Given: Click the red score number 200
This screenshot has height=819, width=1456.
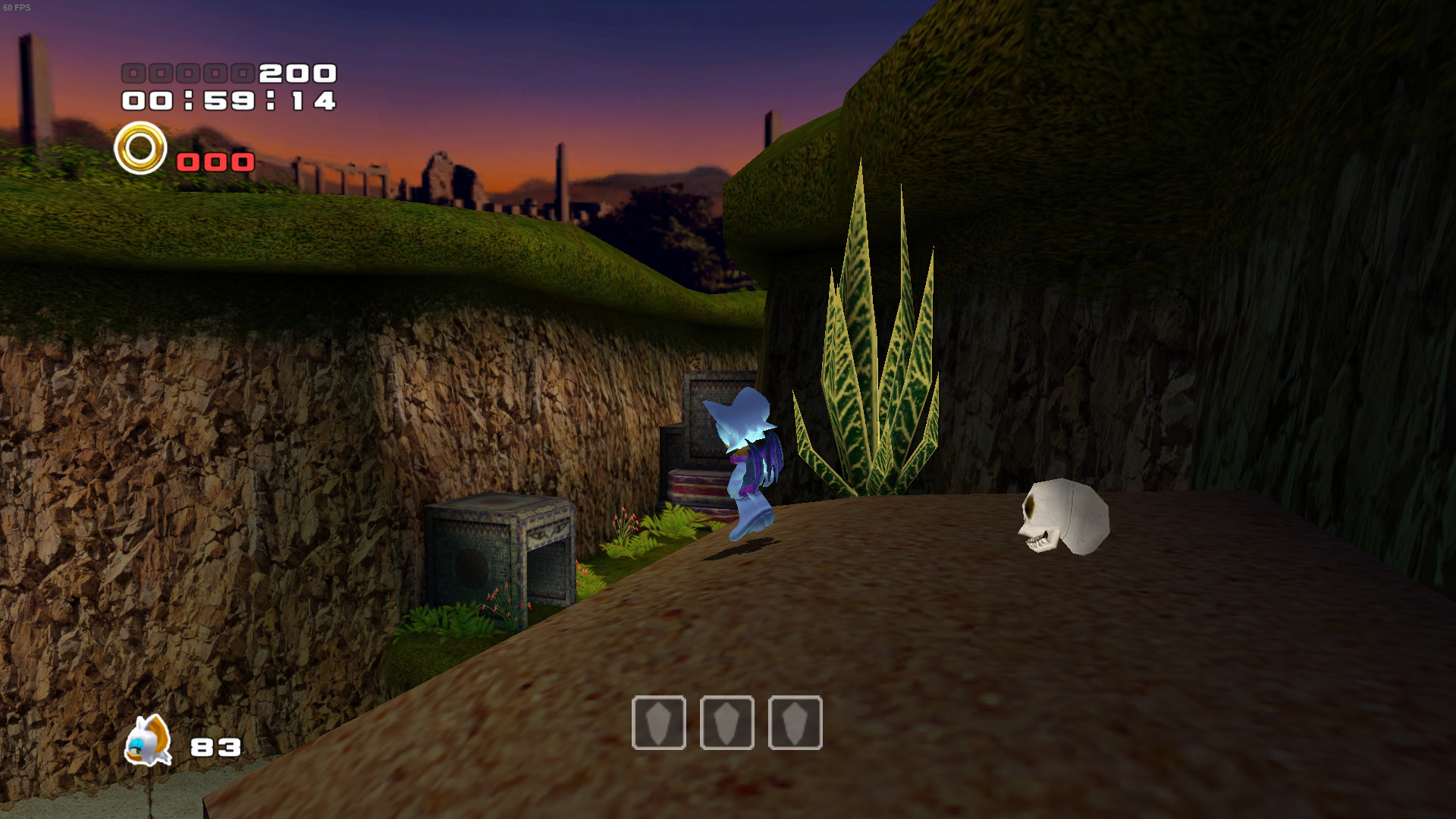Looking at the screenshot, I should (x=296, y=74).
